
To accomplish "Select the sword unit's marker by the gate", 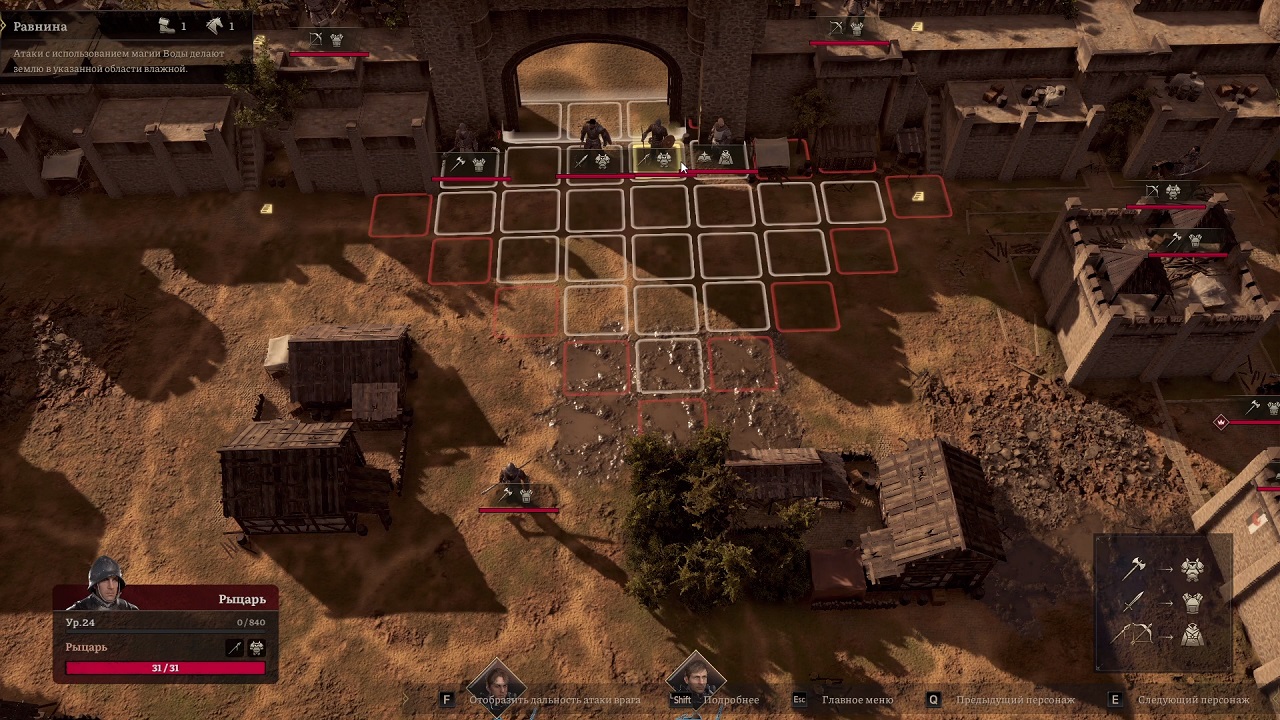I will (593, 160).
